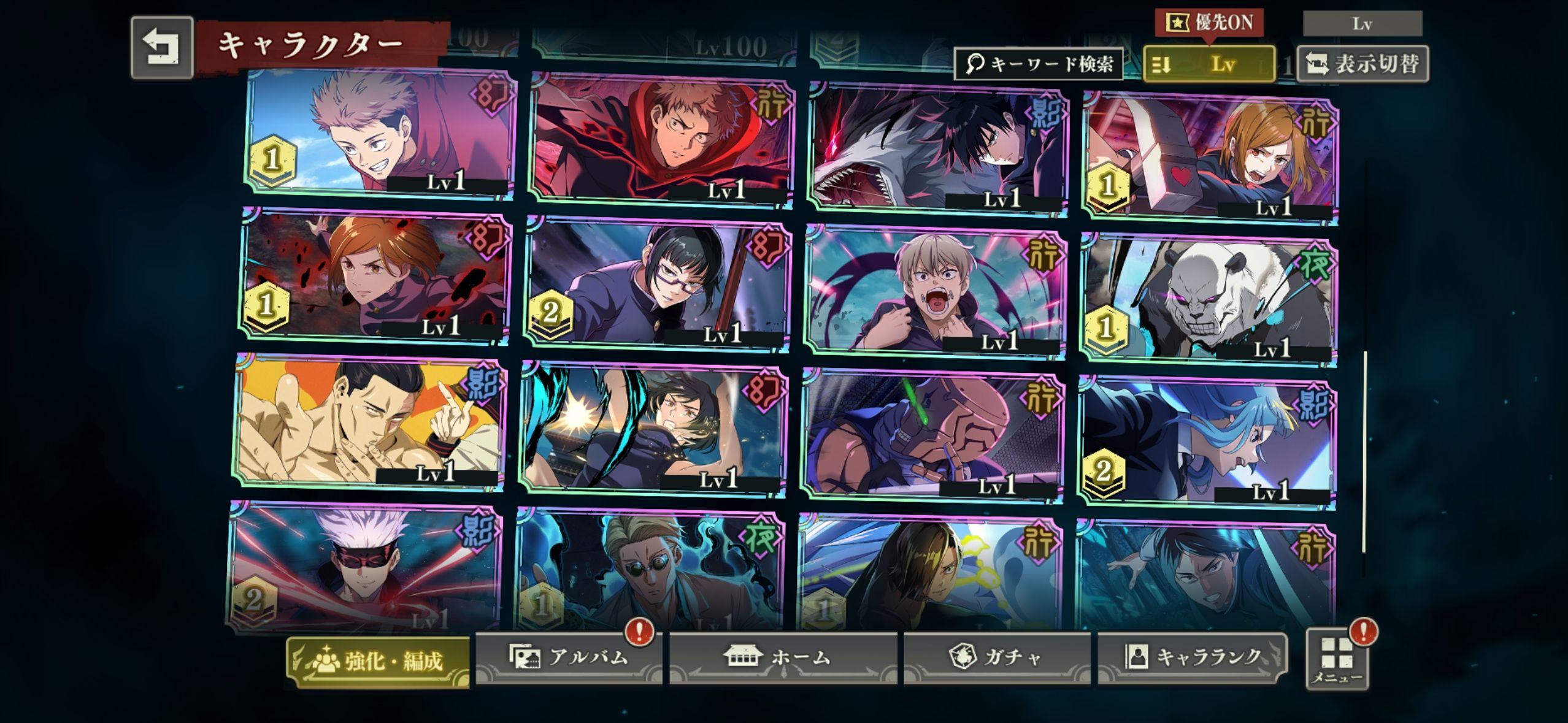Open the メニュー grid menu
Viewport: 1568px width, 723px height.
coord(1337,660)
